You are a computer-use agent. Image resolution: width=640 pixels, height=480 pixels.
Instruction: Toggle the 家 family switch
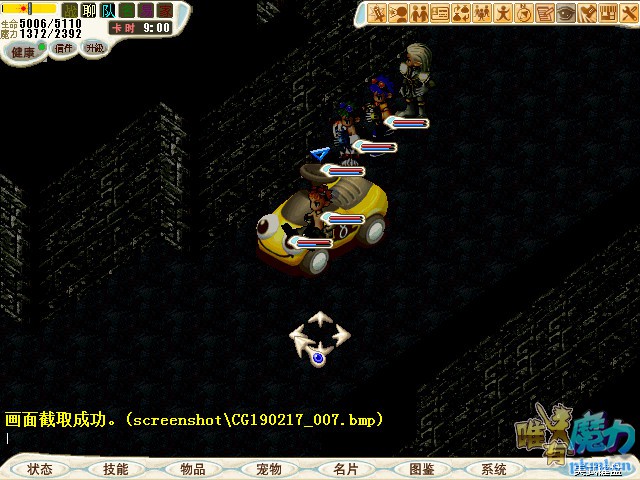pyautogui.click(x=165, y=10)
